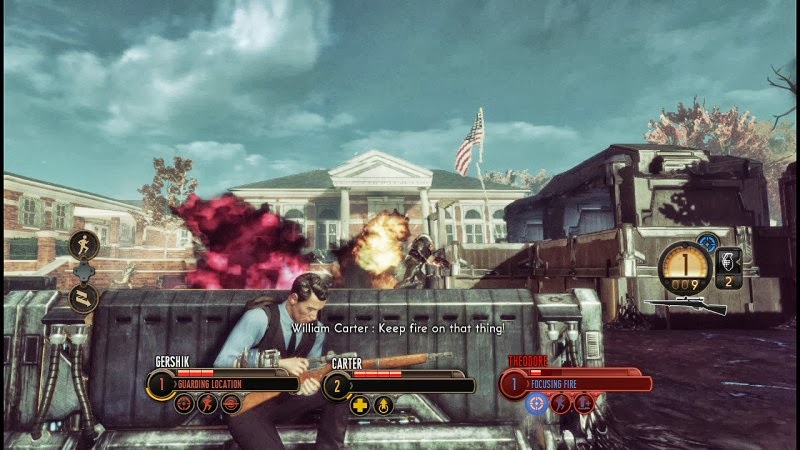Image resolution: width=800 pixels, height=450 pixels.
Task: Activate Theodore's blue crosshair ability
Action: (x=537, y=404)
